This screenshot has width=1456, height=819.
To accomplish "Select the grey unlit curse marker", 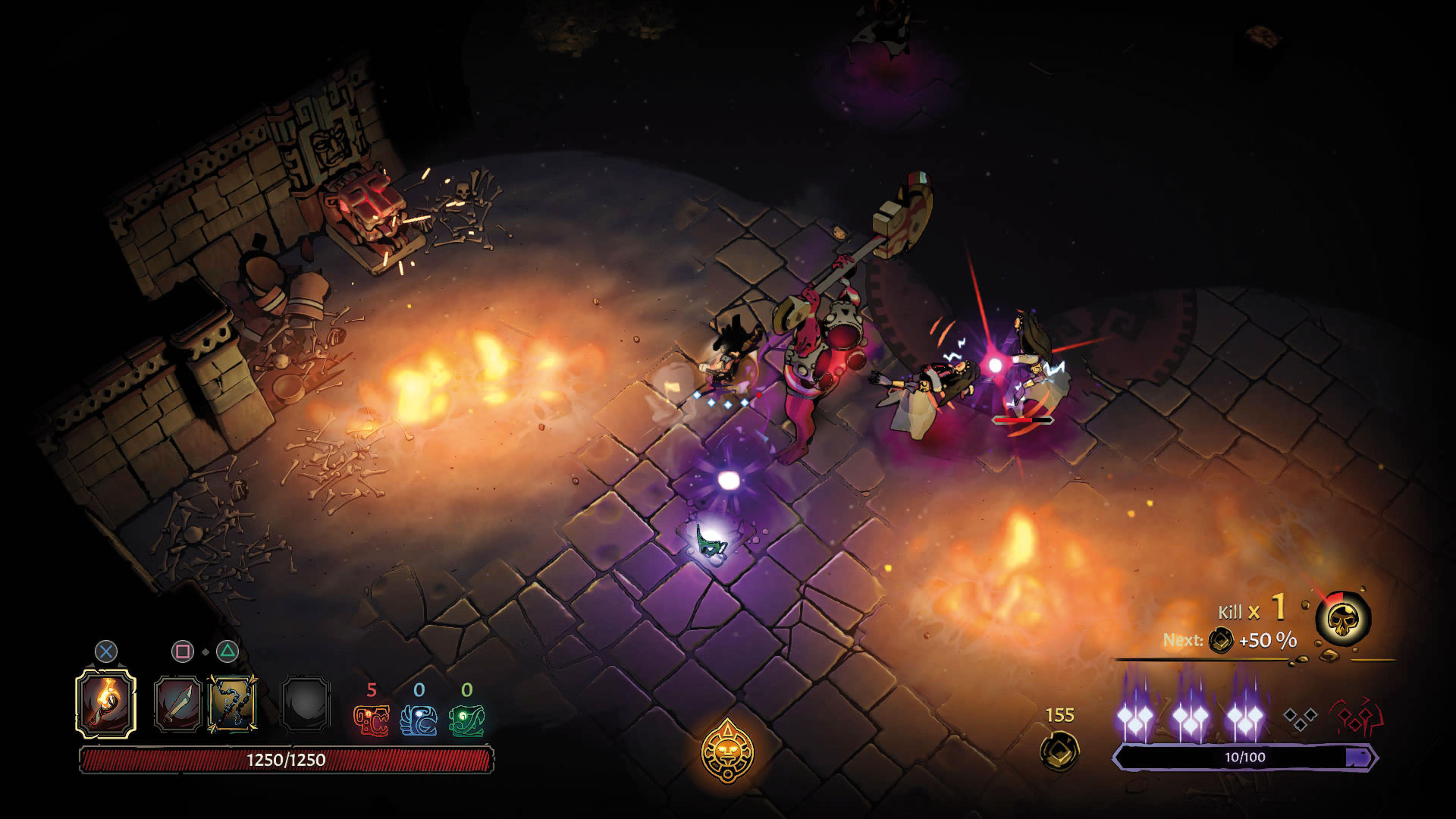I will click(x=1300, y=718).
